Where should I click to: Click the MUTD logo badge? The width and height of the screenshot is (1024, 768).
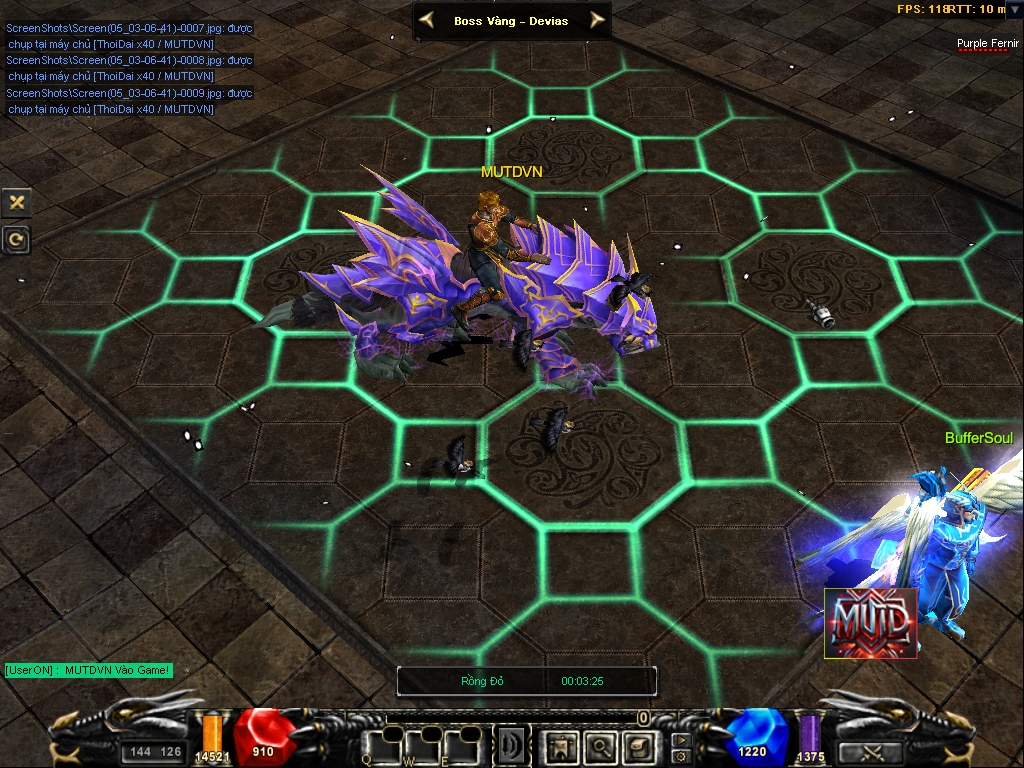point(870,623)
